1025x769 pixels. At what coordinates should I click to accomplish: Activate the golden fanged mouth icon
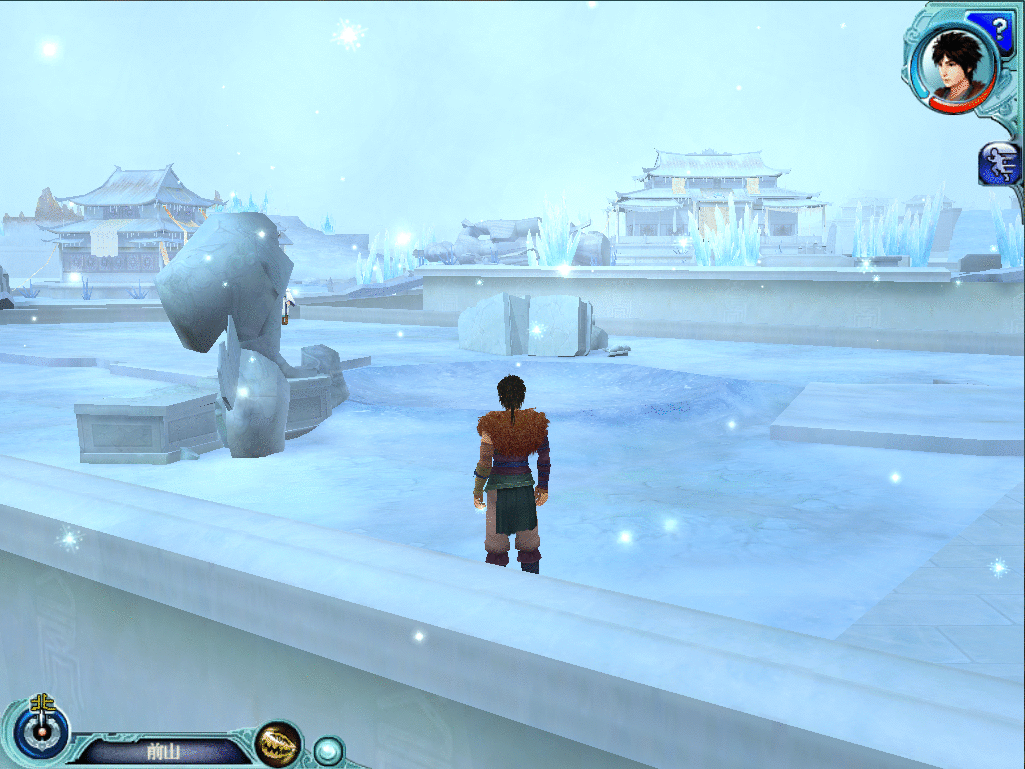(278, 745)
